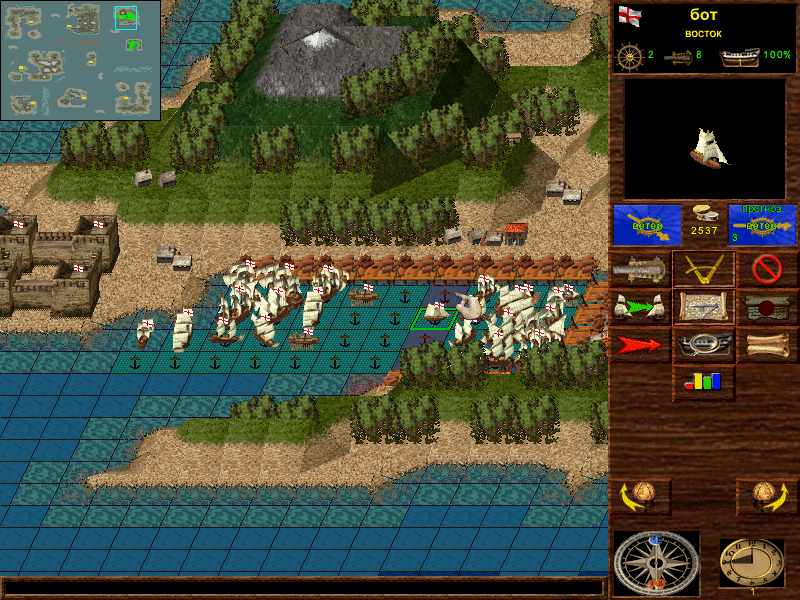
Task: Open the wax-sealed document button
Action: (x=766, y=307)
